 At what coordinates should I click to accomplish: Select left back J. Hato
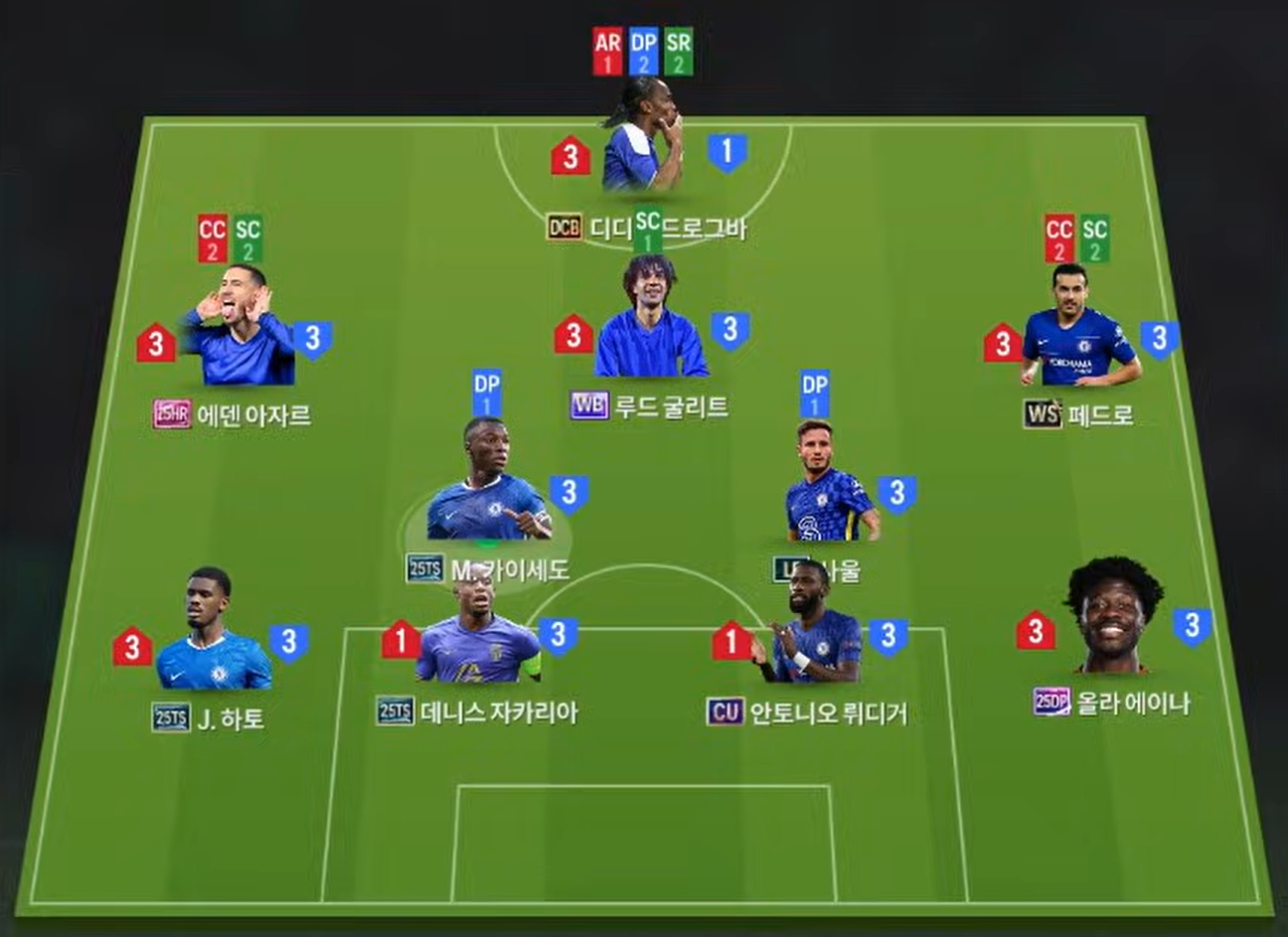212,636
